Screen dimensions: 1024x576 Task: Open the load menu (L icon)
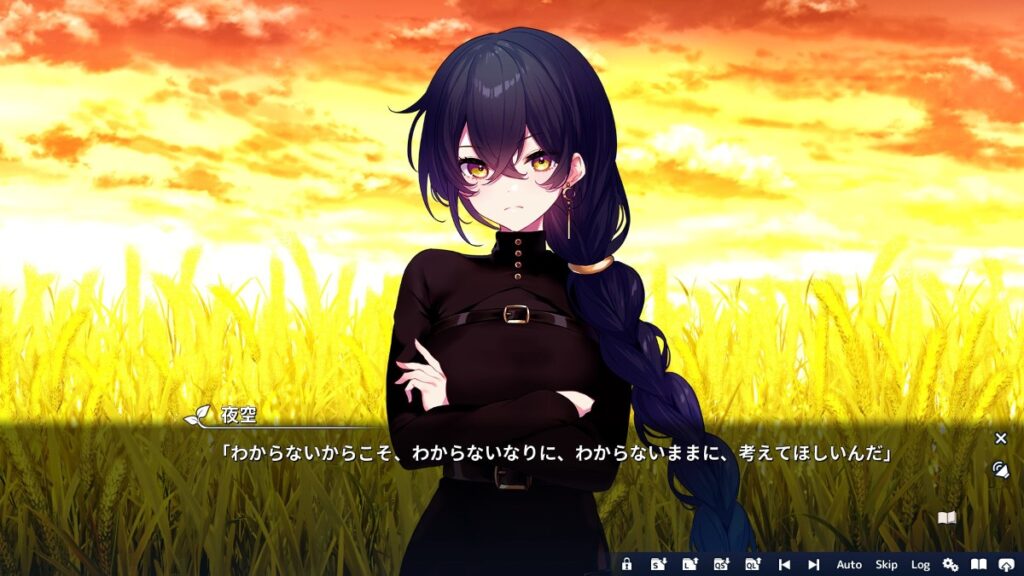pos(689,565)
